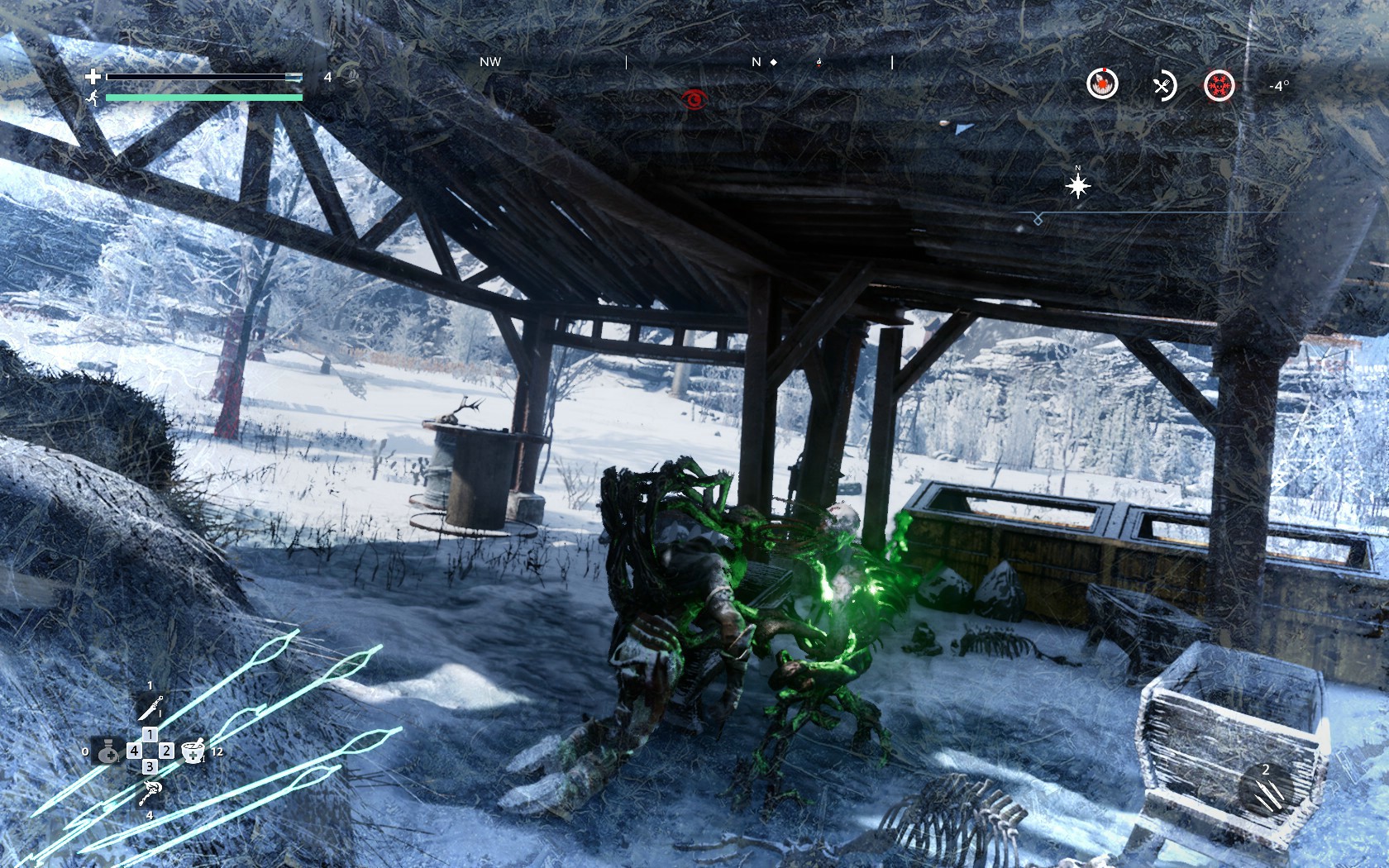Screen dimensions: 1389x868
Task: Select the knife weapon slot
Action: [x=150, y=708]
